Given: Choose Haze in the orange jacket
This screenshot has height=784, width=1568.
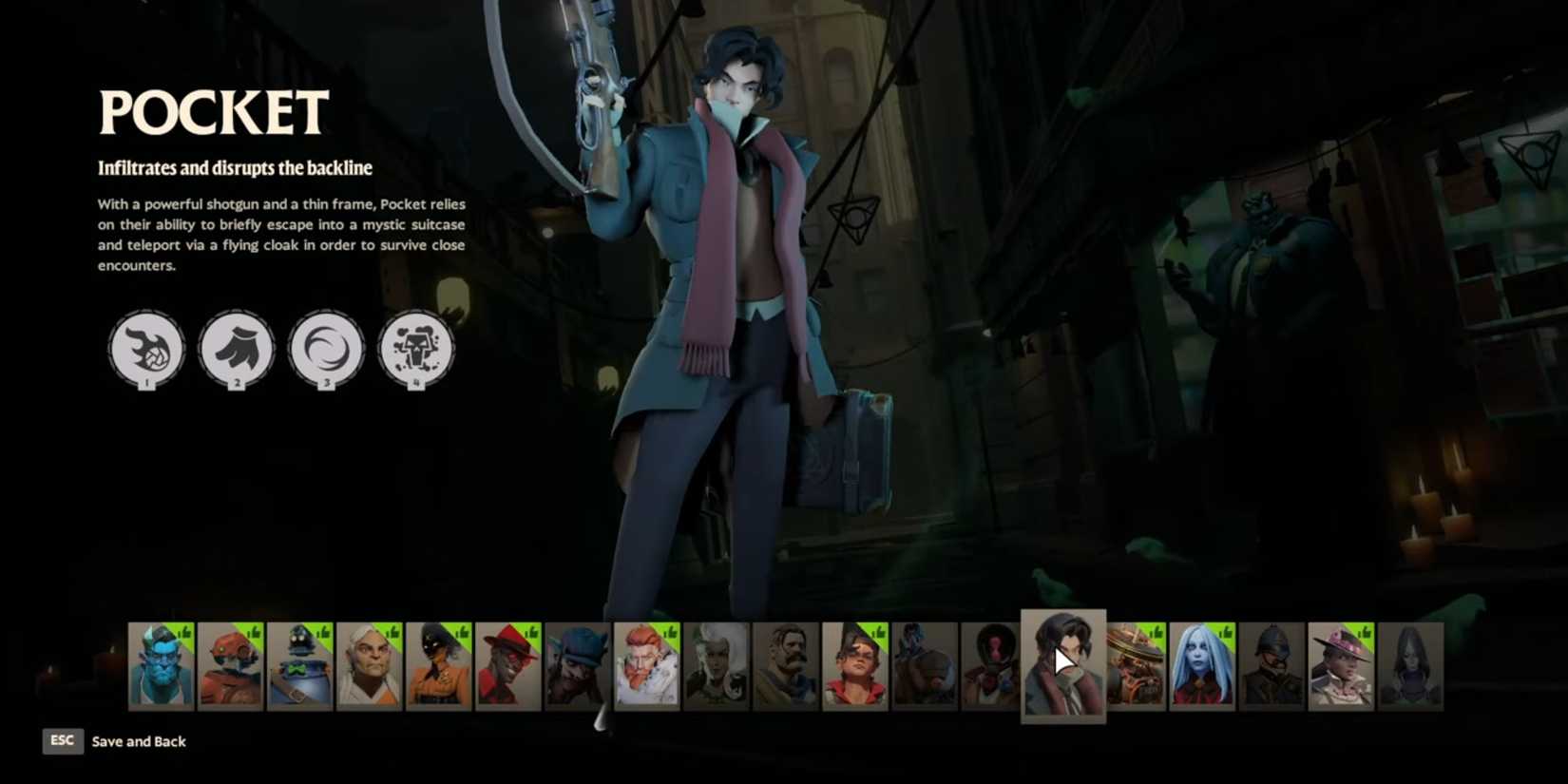Looking at the screenshot, I should click(x=438, y=666).
